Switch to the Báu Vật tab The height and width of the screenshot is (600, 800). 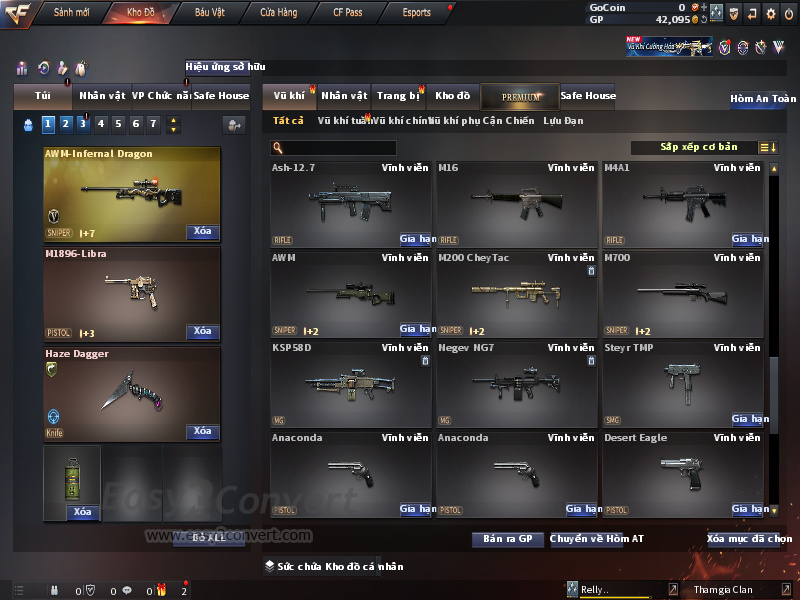tap(209, 13)
